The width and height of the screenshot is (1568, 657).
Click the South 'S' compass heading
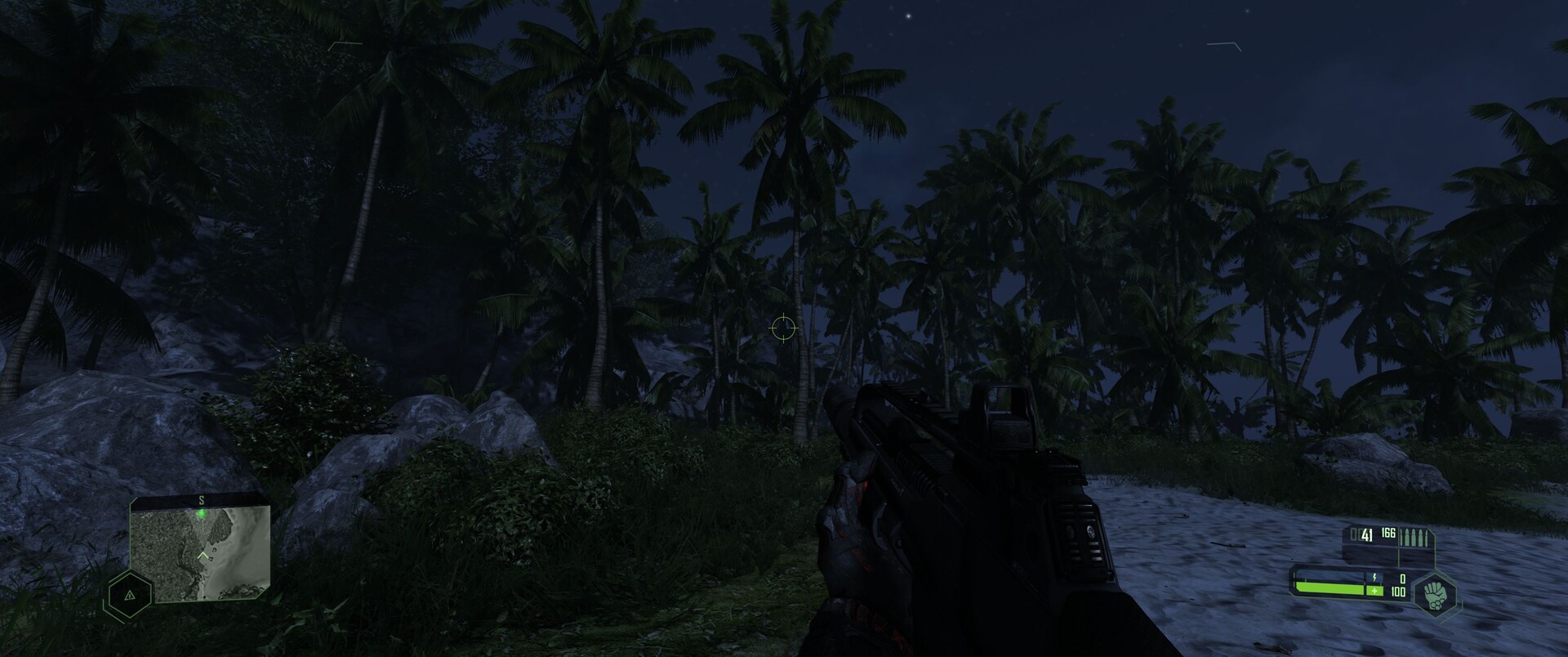point(202,500)
